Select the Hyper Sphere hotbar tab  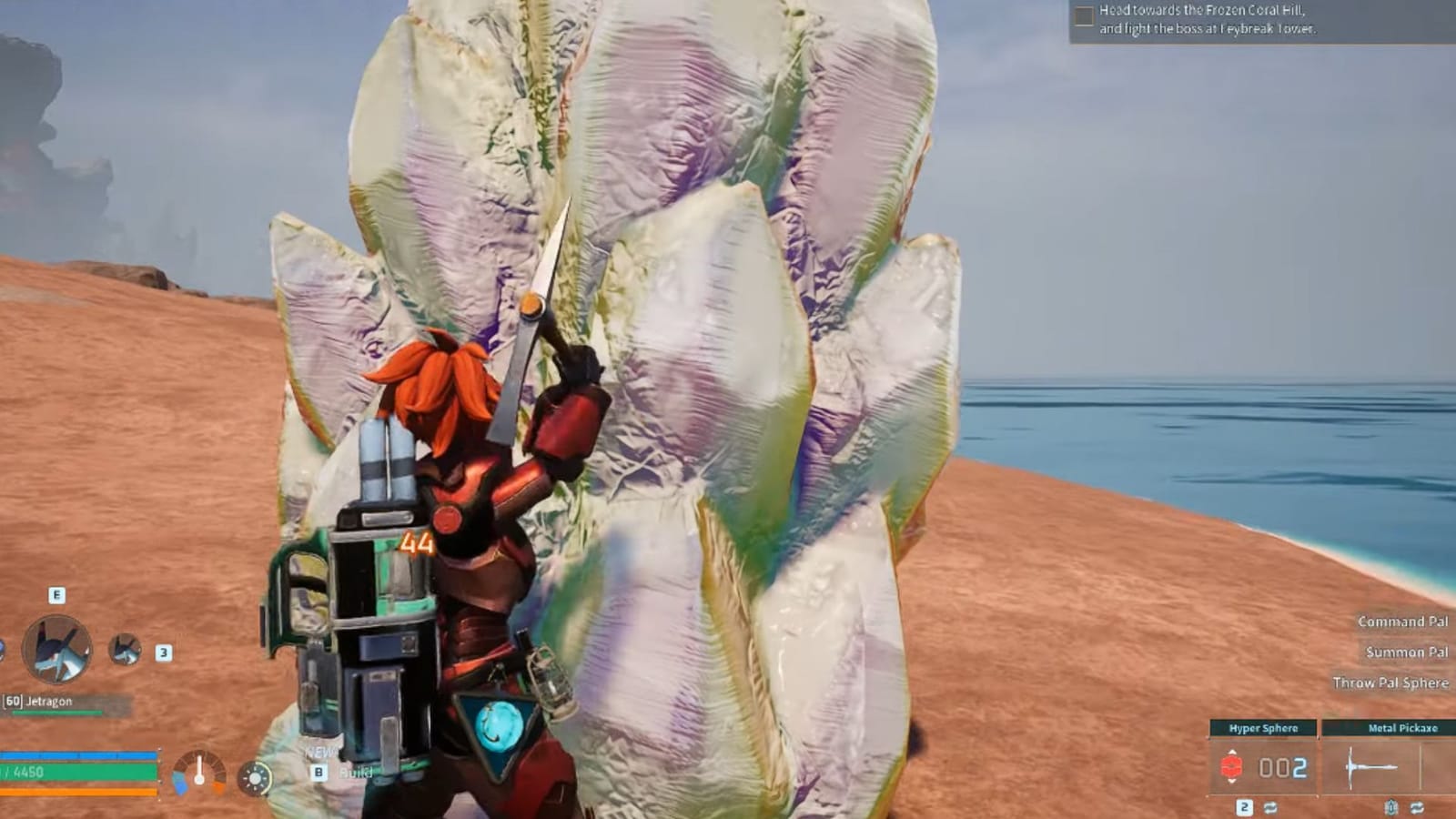point(1264,728)
